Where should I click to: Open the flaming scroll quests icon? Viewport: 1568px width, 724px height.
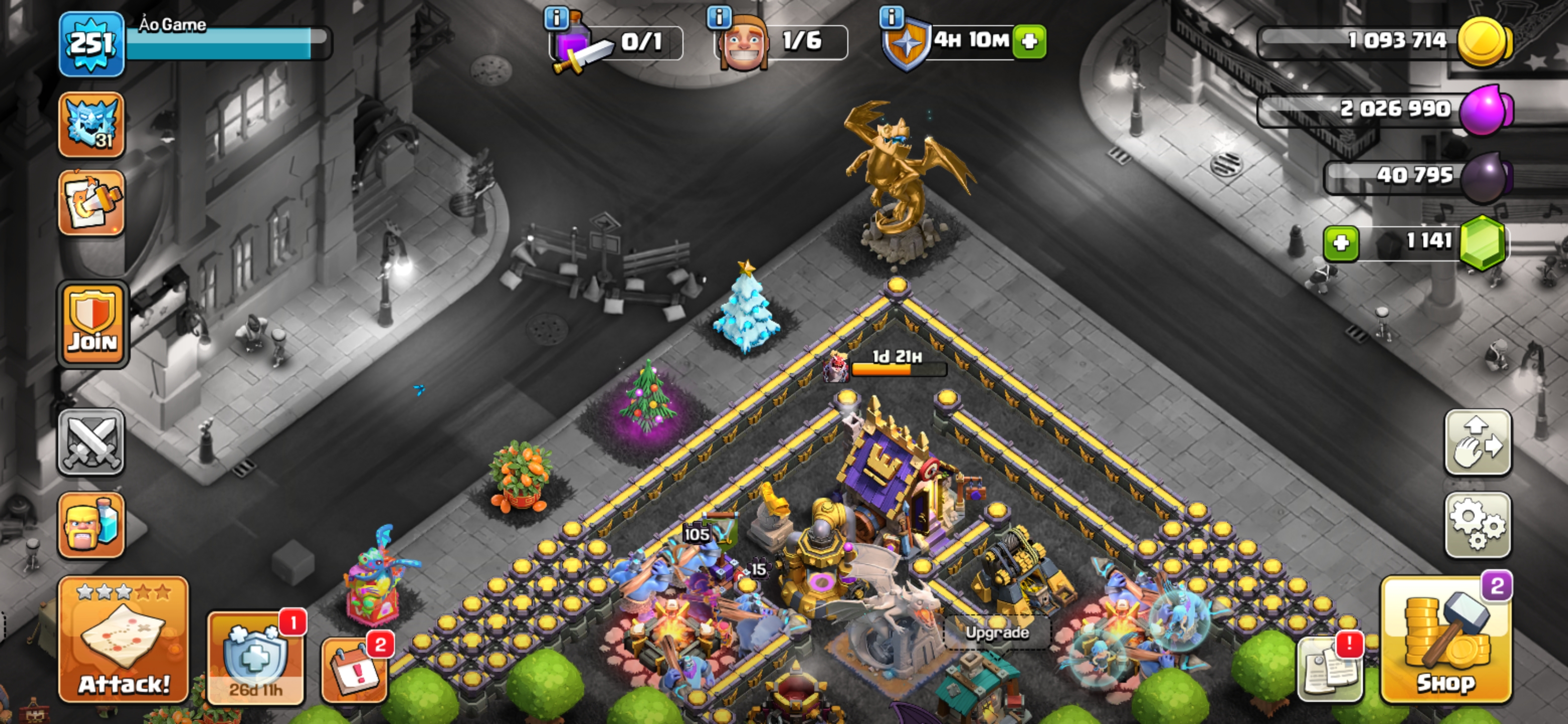point(91,203)
